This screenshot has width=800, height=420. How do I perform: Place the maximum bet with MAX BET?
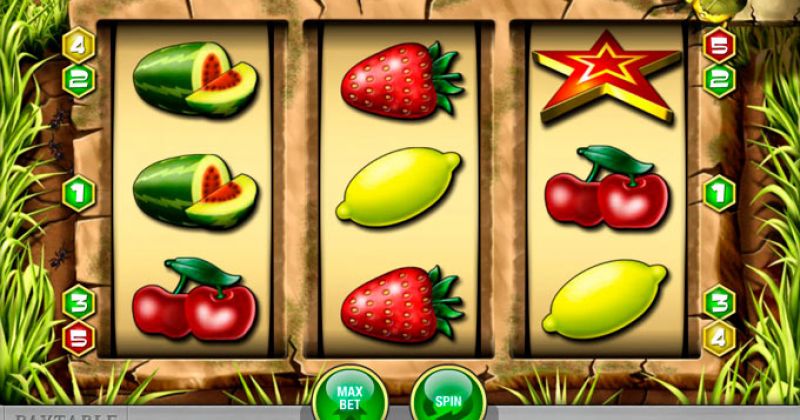click(x=350, y=396)
